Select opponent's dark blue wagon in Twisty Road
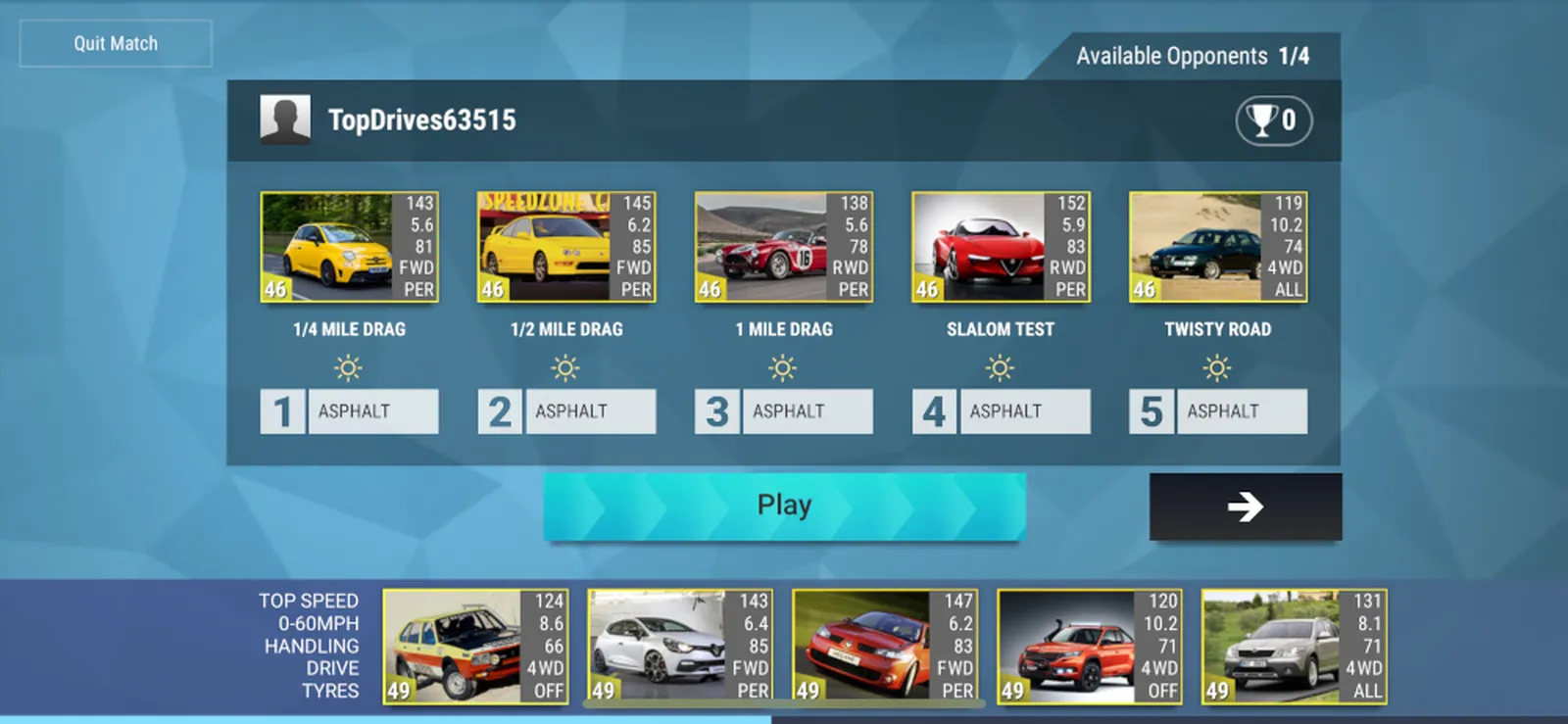Image resolution: width=1568 pixels, height=724 pixels. (x=1218, y=247)
